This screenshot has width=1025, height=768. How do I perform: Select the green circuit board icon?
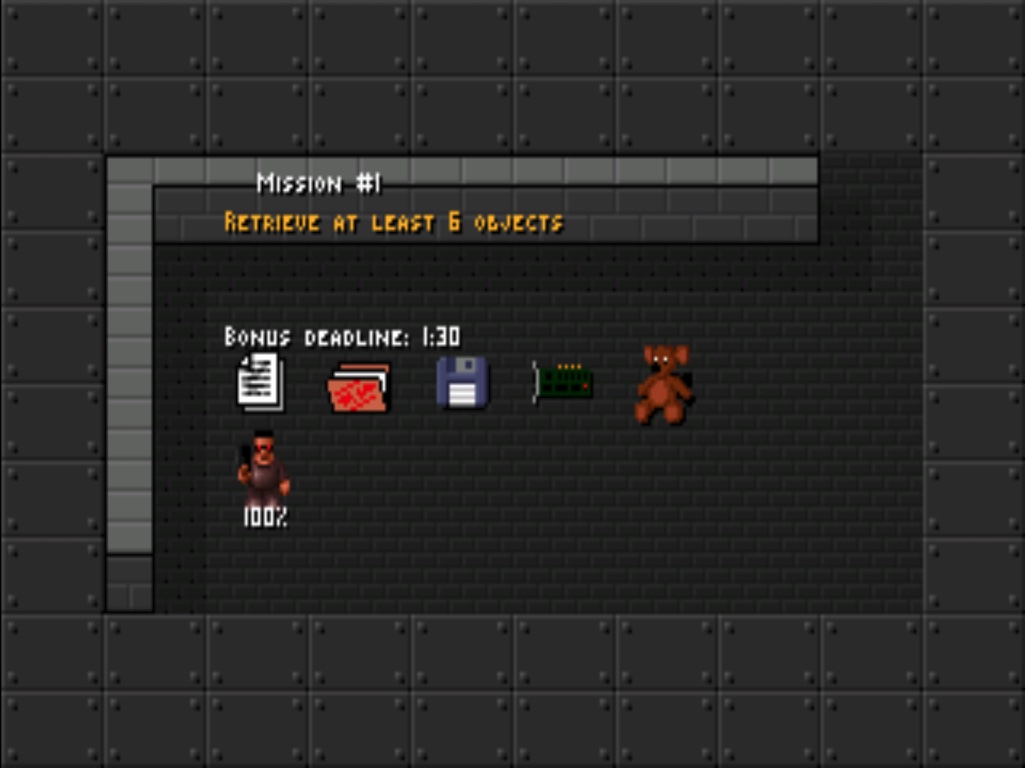pyautogui.click(x=563, y=382)
